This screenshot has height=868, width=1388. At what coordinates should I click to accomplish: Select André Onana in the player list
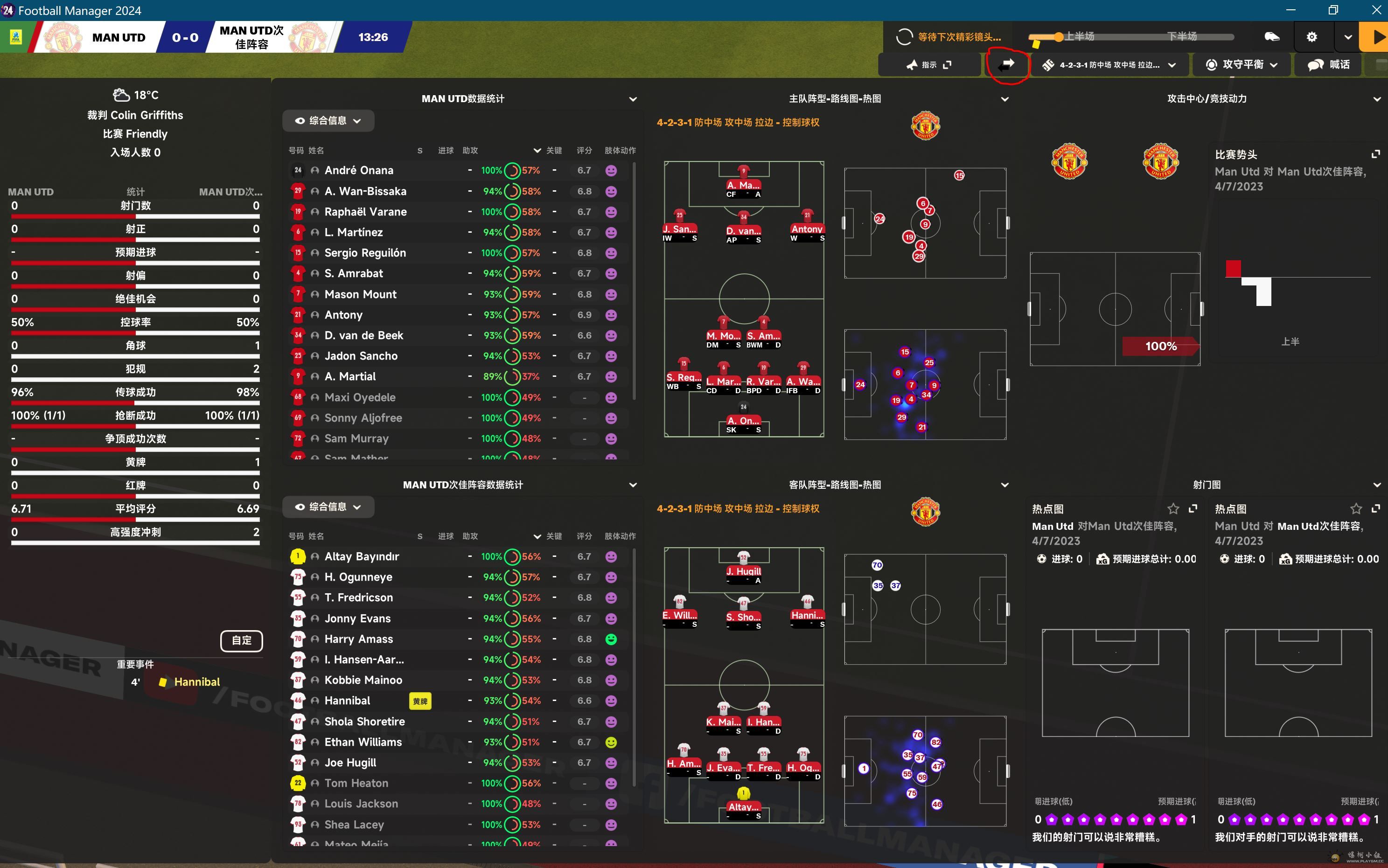(x=359, y=171)
